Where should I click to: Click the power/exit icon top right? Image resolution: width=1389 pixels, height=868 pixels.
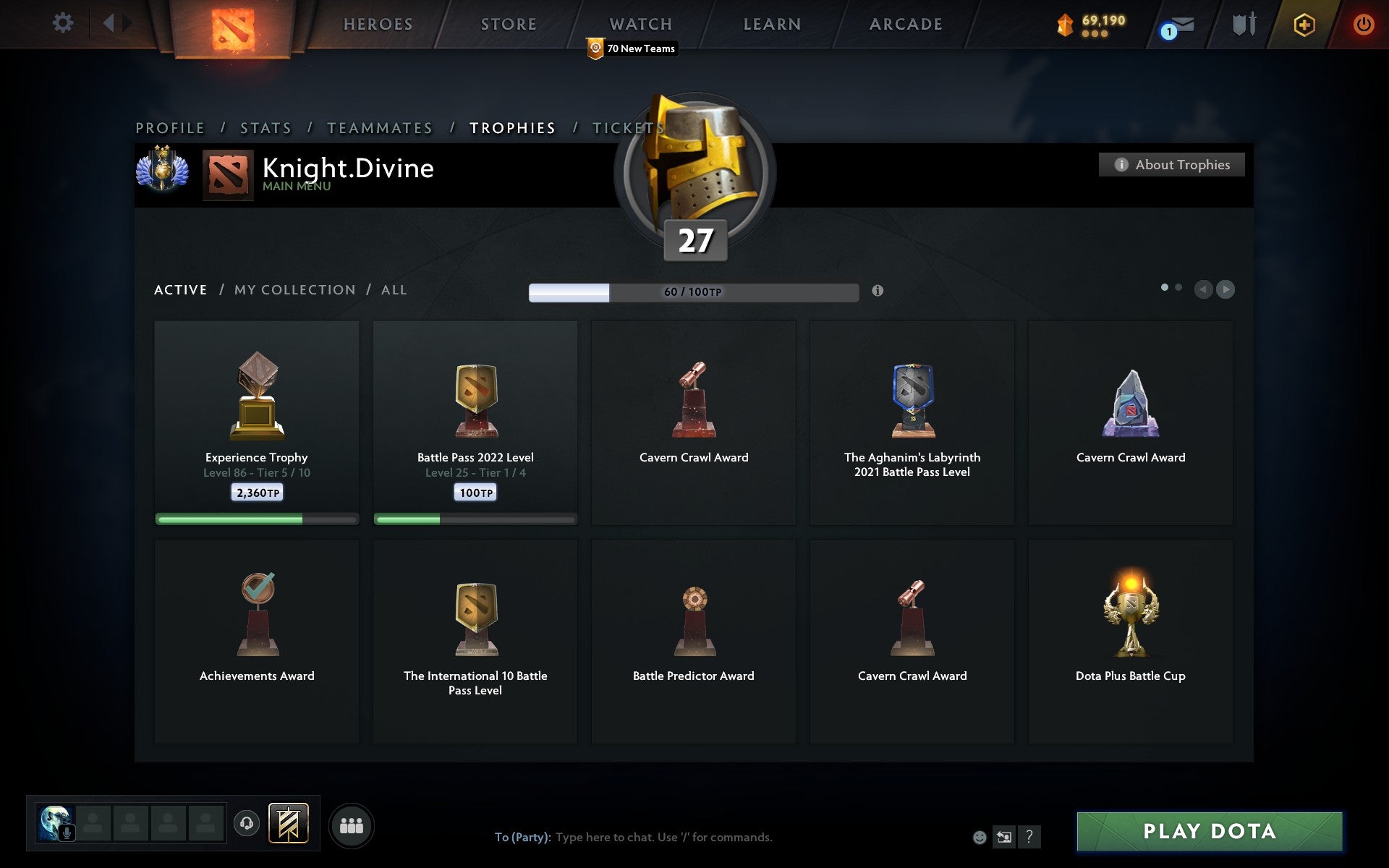coord(1363,23)
